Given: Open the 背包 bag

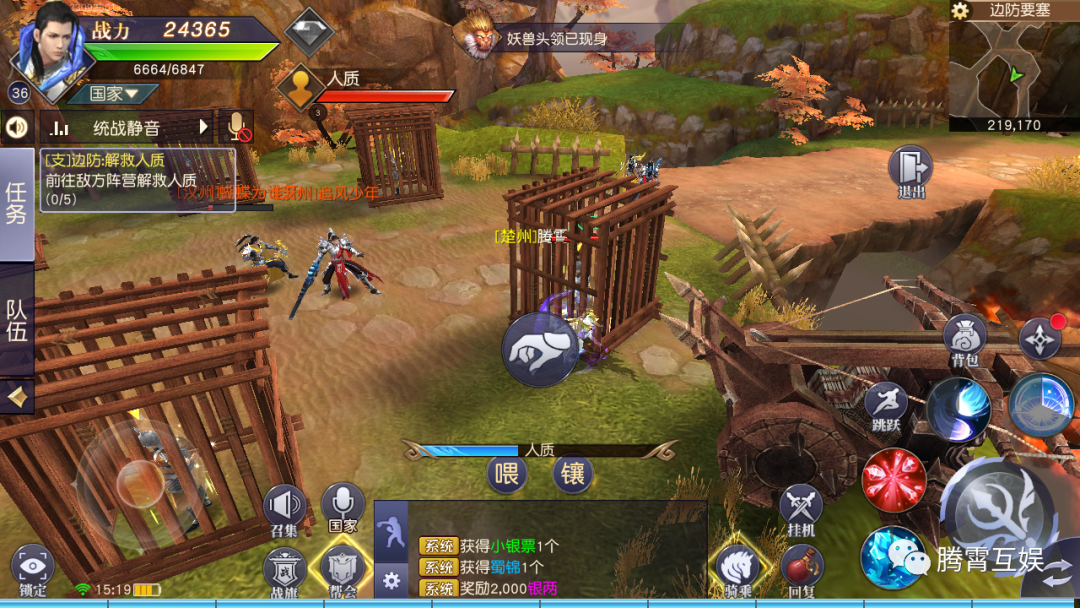Looking at the screenshot, I should click(965, 338).
